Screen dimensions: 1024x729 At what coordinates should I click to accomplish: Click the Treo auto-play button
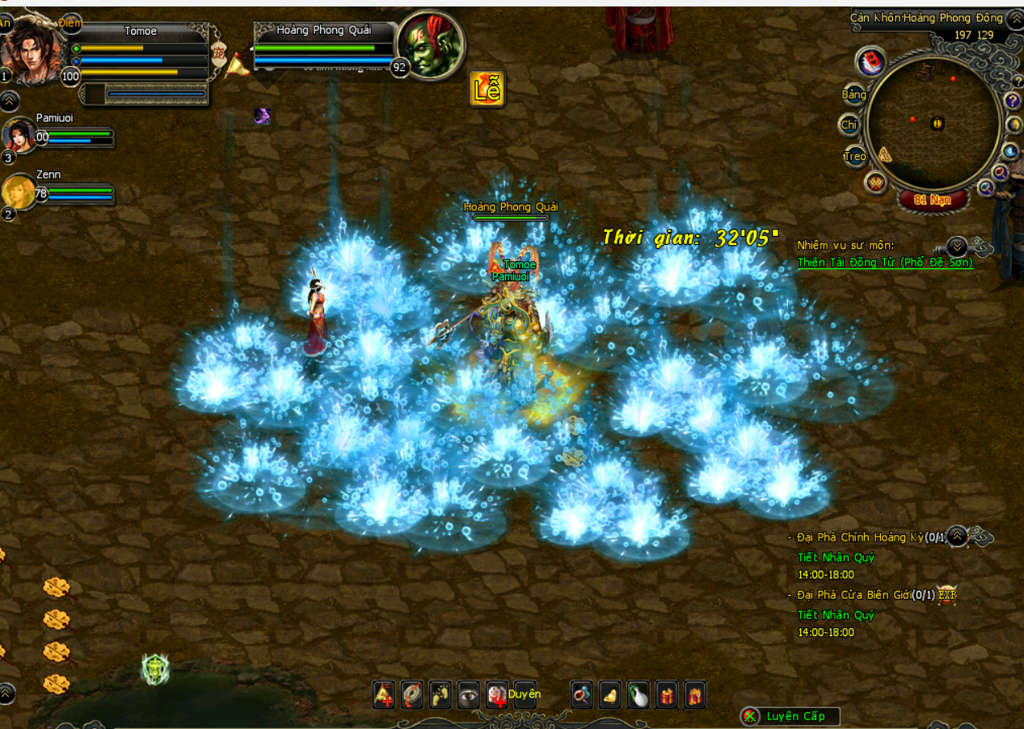pos(854,156)
